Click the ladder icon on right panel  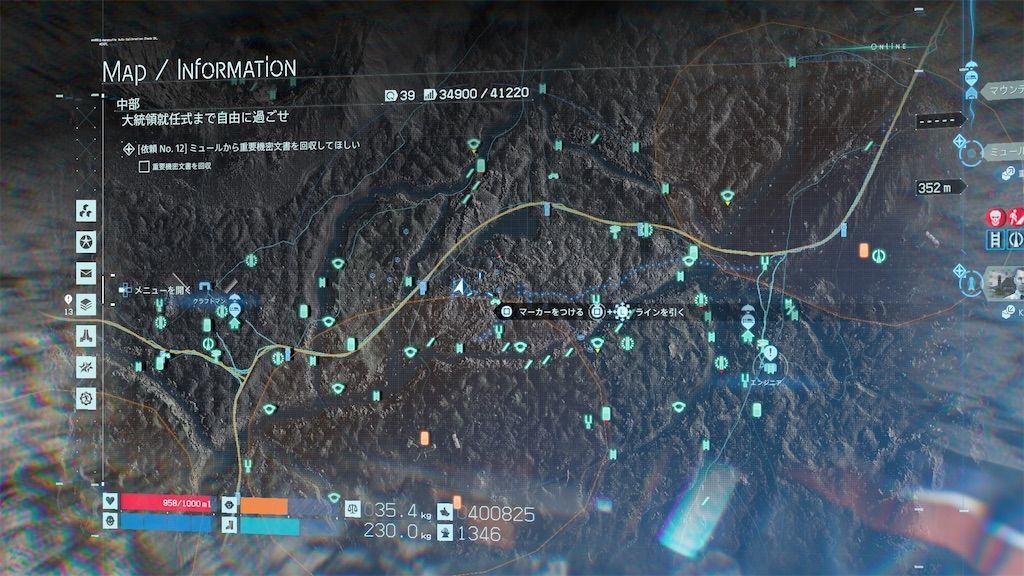click(x=995, y=240)
